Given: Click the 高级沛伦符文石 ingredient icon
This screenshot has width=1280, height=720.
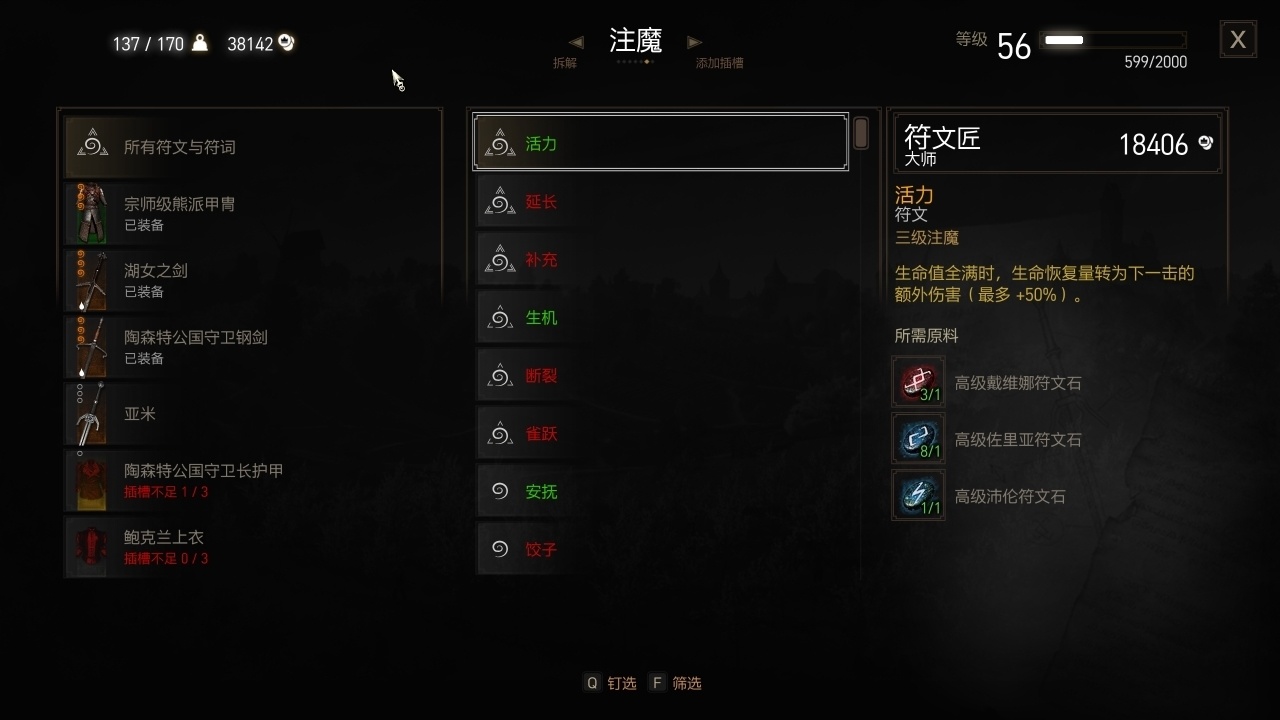Looking at the screenshot, I should pyautogui.click(x=918, y=494).
